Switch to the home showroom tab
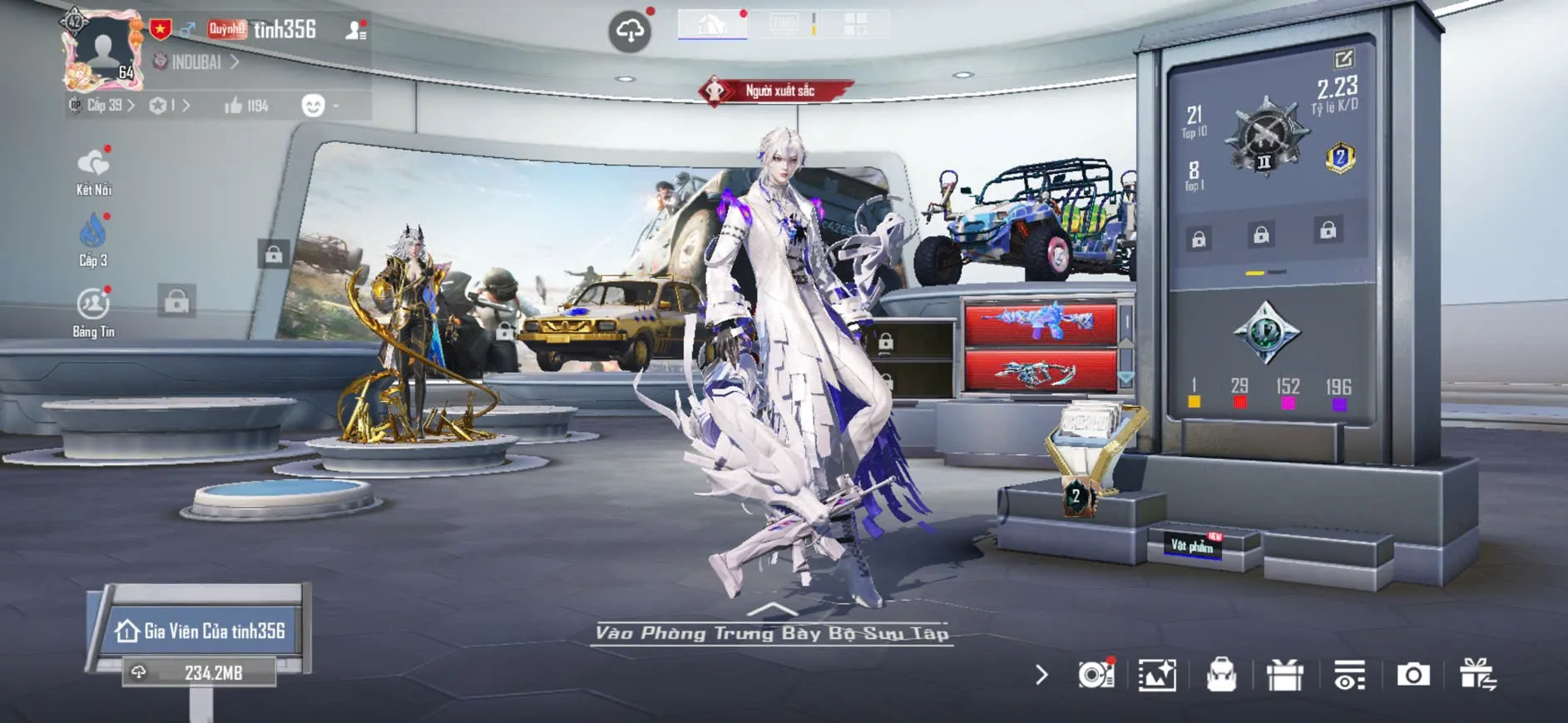 (x=712, y=25)
